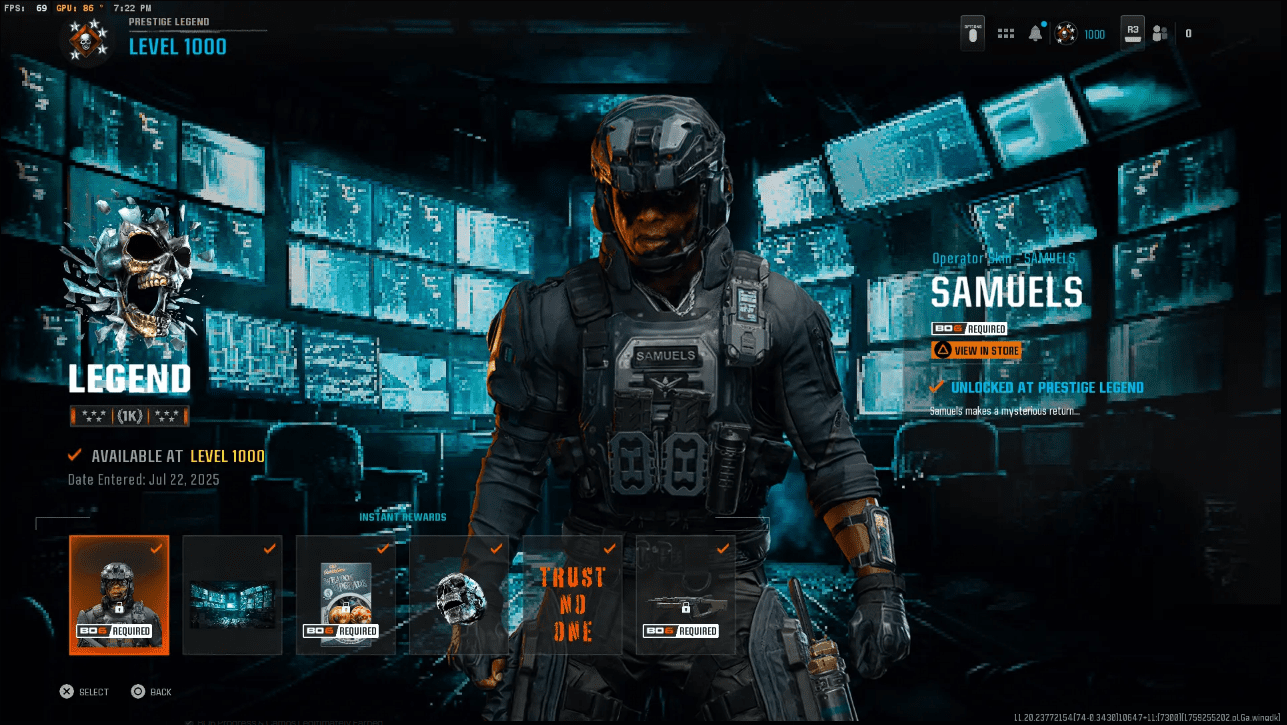
Task: Click the Options controller button icon
Action: (971, 33)
